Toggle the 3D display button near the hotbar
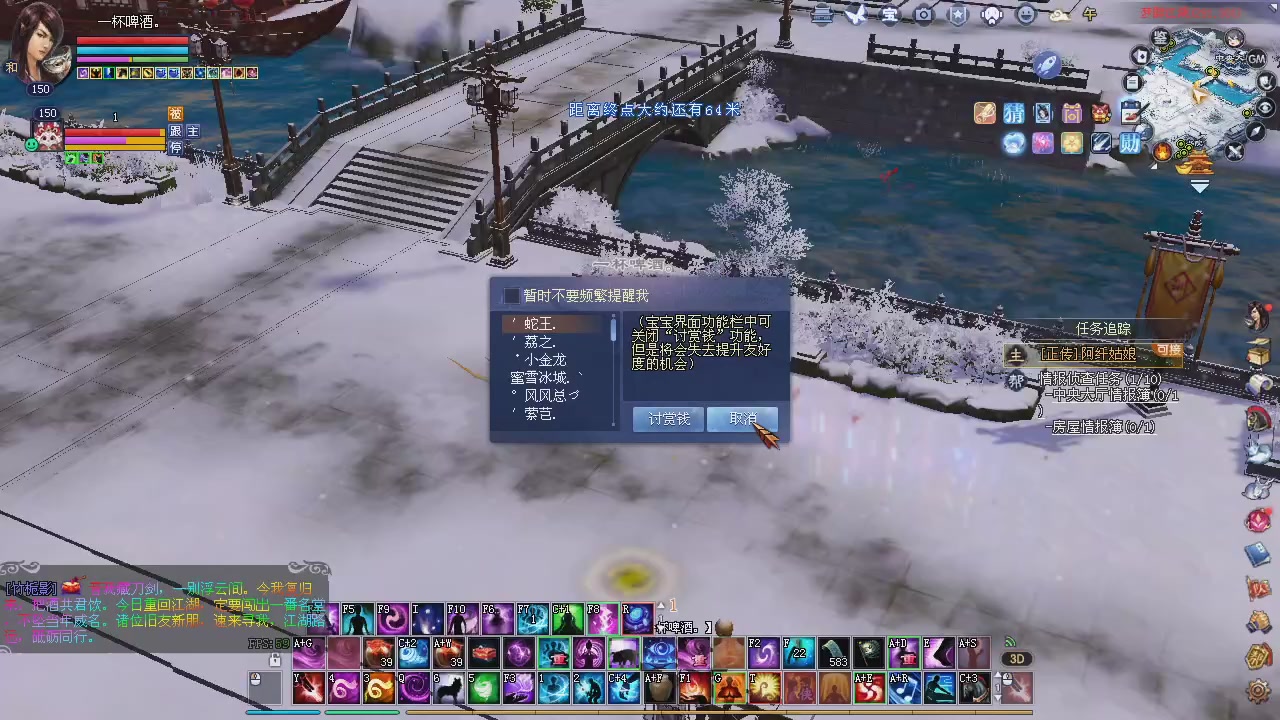 pyautogui.click(x=1017, y=658)
